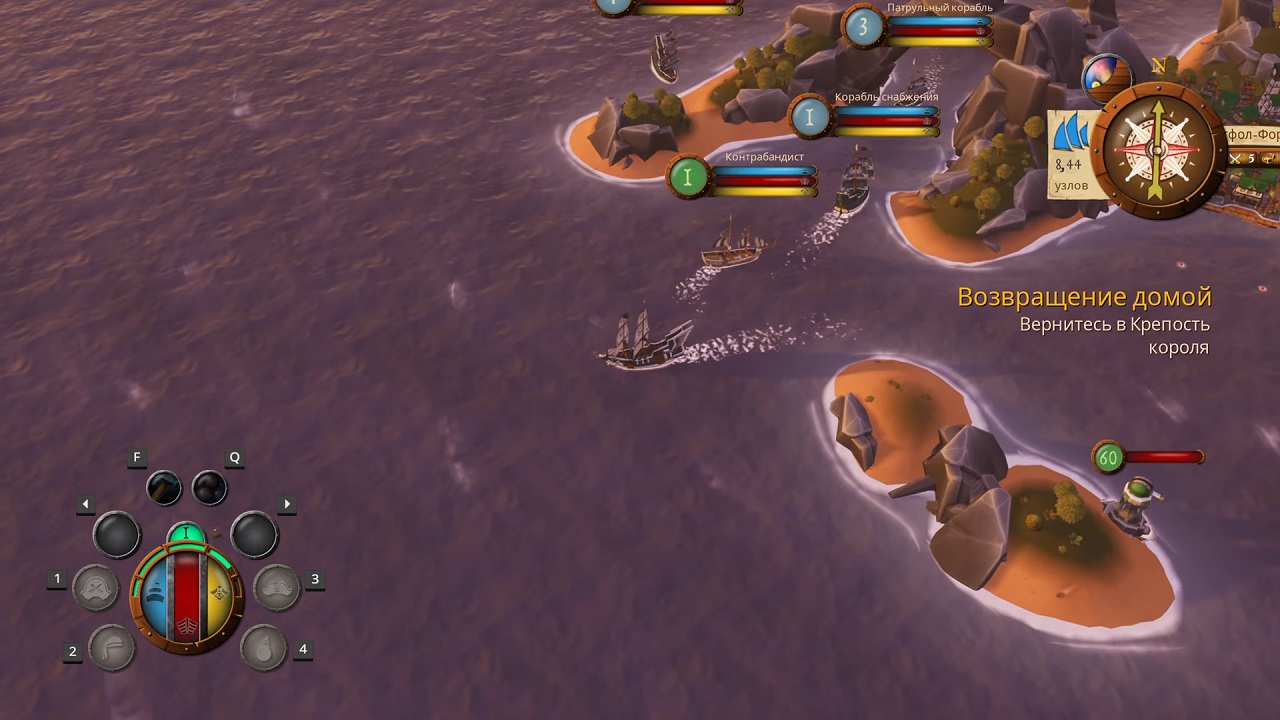Cycle abilities using the left arrow button

pyautogui.click(x=85, y=503)
